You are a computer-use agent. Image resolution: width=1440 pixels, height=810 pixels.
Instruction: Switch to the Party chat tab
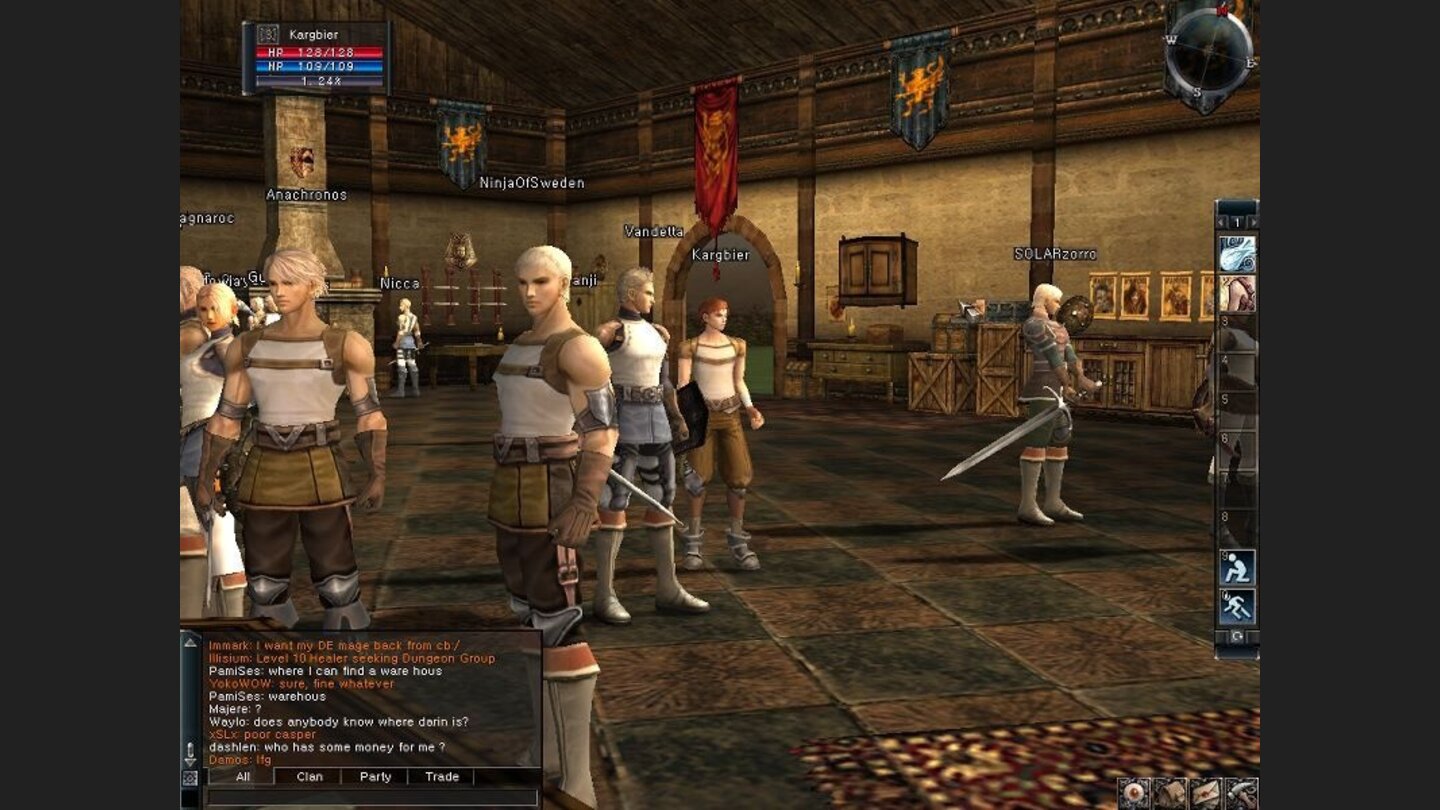pos(375,777)
